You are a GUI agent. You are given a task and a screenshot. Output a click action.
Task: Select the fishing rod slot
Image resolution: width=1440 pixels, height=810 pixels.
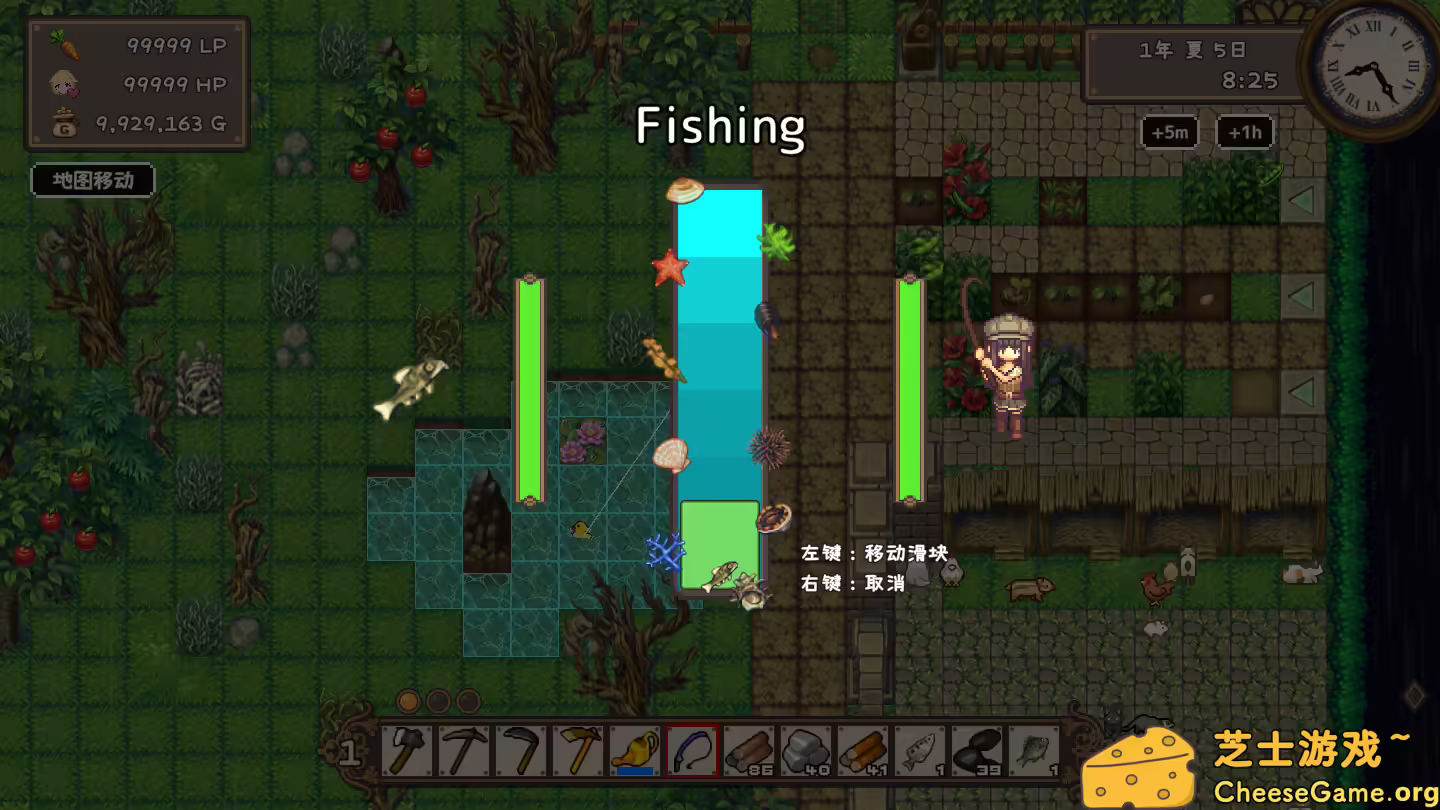(x=692, y=750)
